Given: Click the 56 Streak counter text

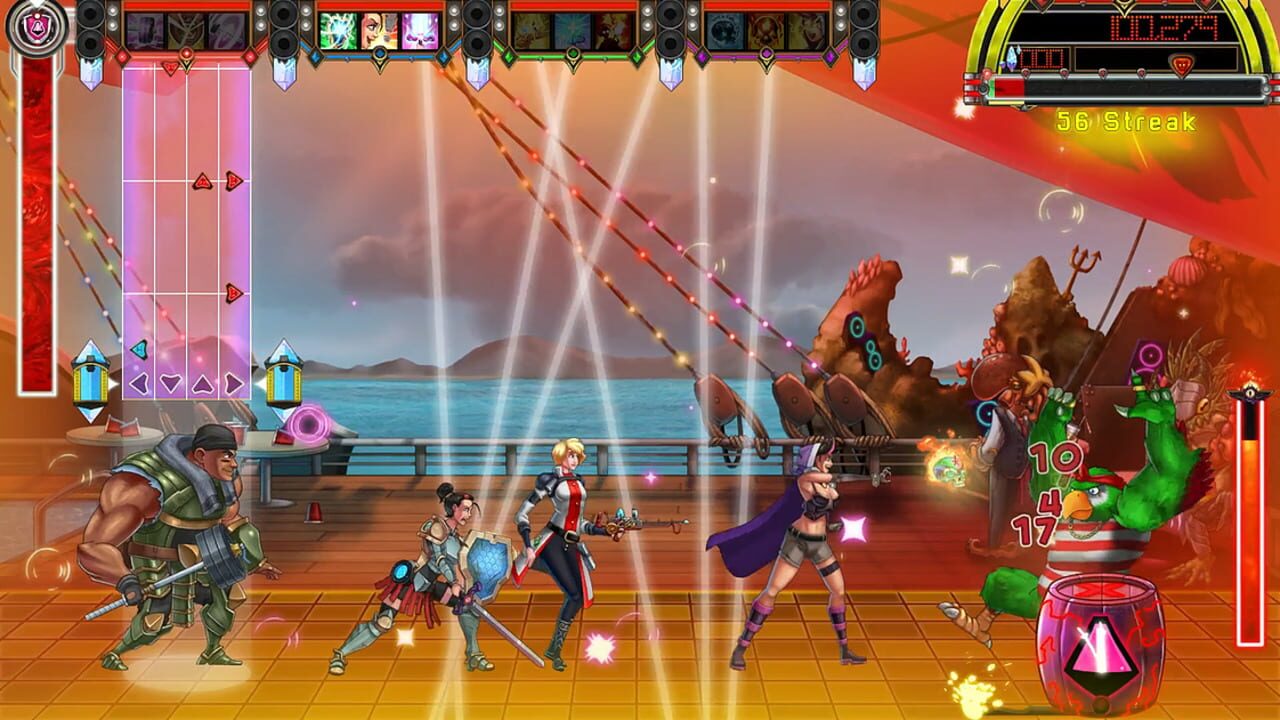Looking at the screenshot, I should pos(1125,120).
